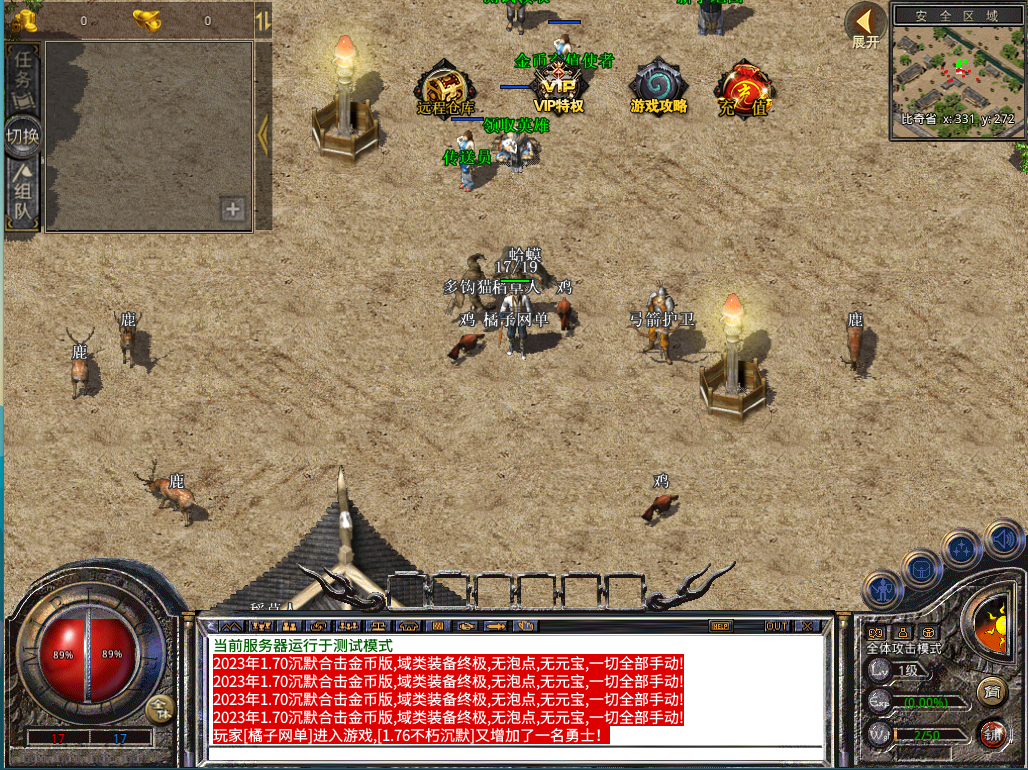Screen dimensions: 1028x770
Task: Click the 切换 switch button
Action: tap(22, 136)
